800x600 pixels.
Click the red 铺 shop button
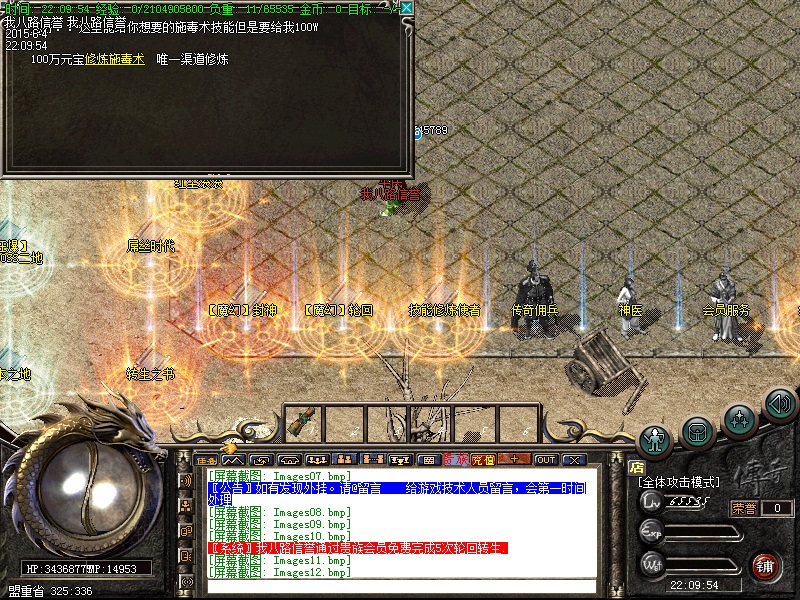[x=767, y=564]
